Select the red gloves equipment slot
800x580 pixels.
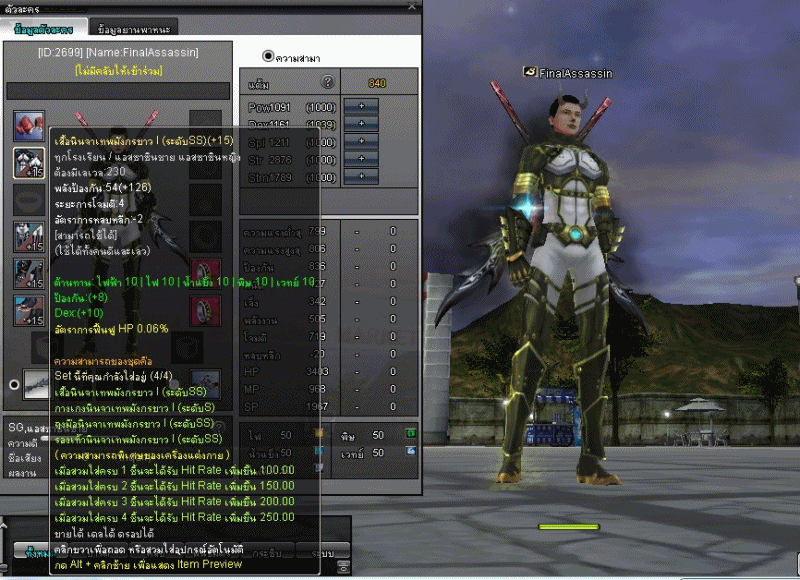coord(28,126)
